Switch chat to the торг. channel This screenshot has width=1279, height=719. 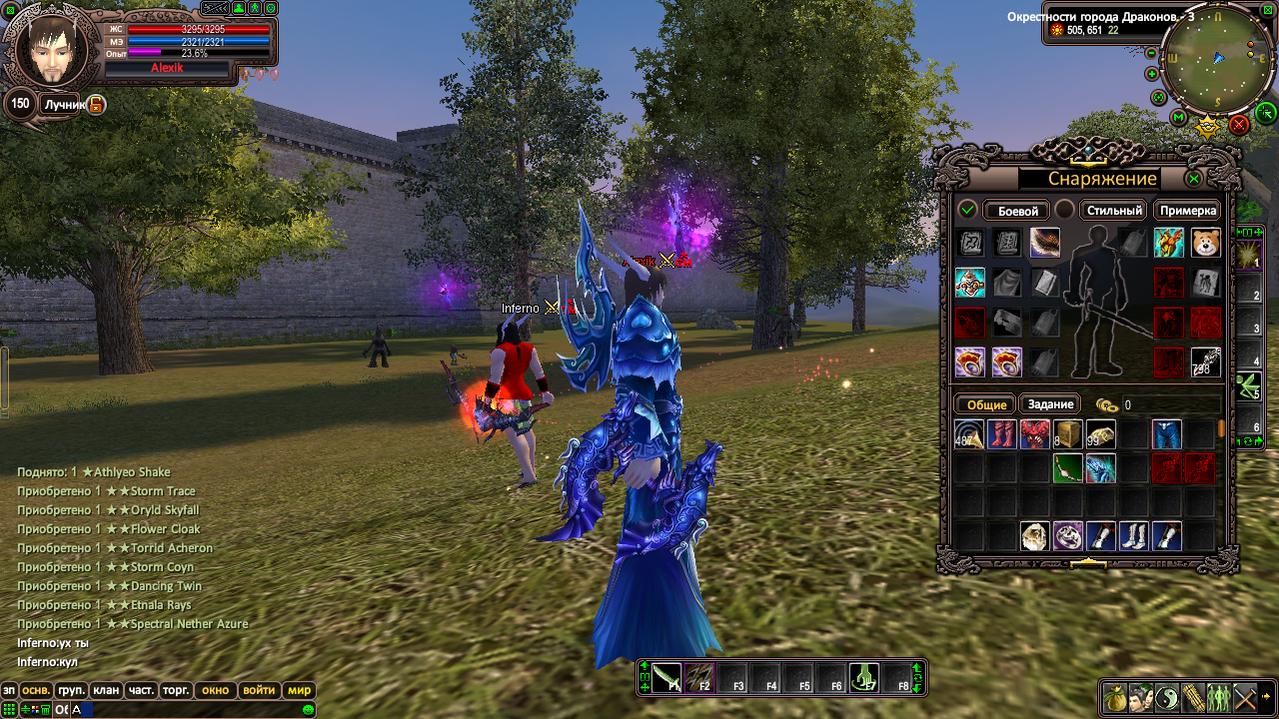(177, 690)
